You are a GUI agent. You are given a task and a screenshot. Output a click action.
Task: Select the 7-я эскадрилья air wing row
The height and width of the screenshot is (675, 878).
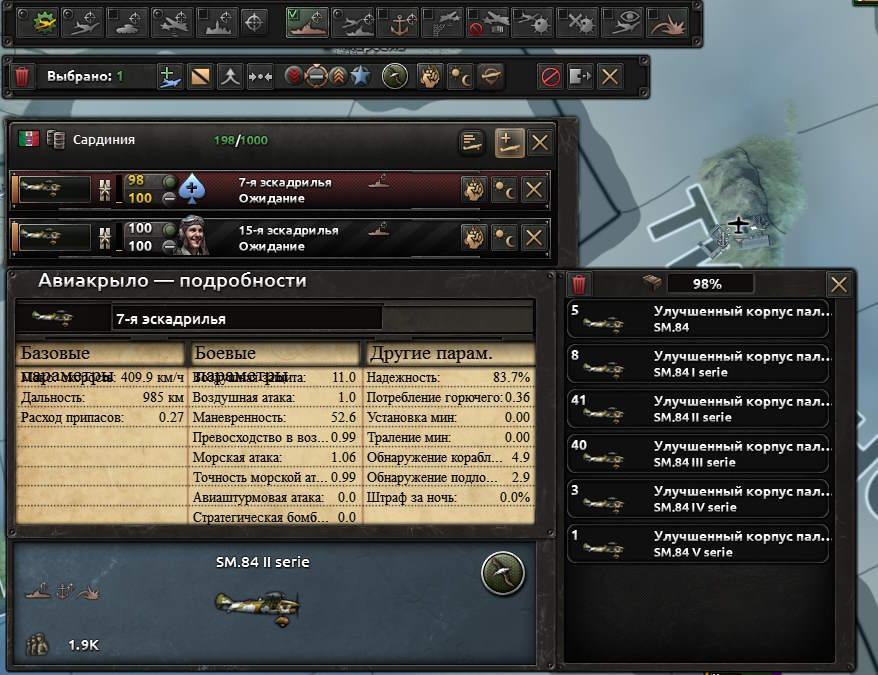290,189
